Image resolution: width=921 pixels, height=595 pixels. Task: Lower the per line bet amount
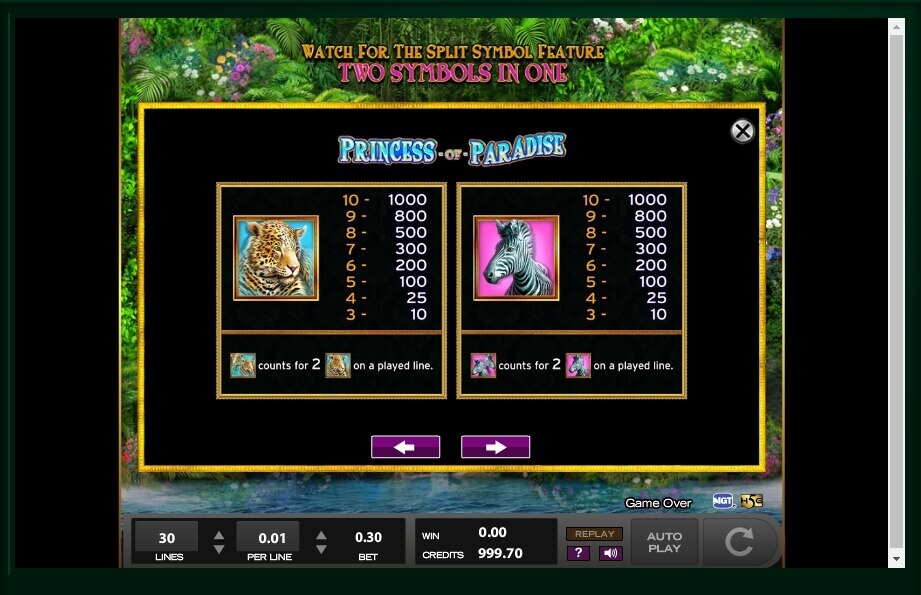pyautogui.click(x=321, y=549)
